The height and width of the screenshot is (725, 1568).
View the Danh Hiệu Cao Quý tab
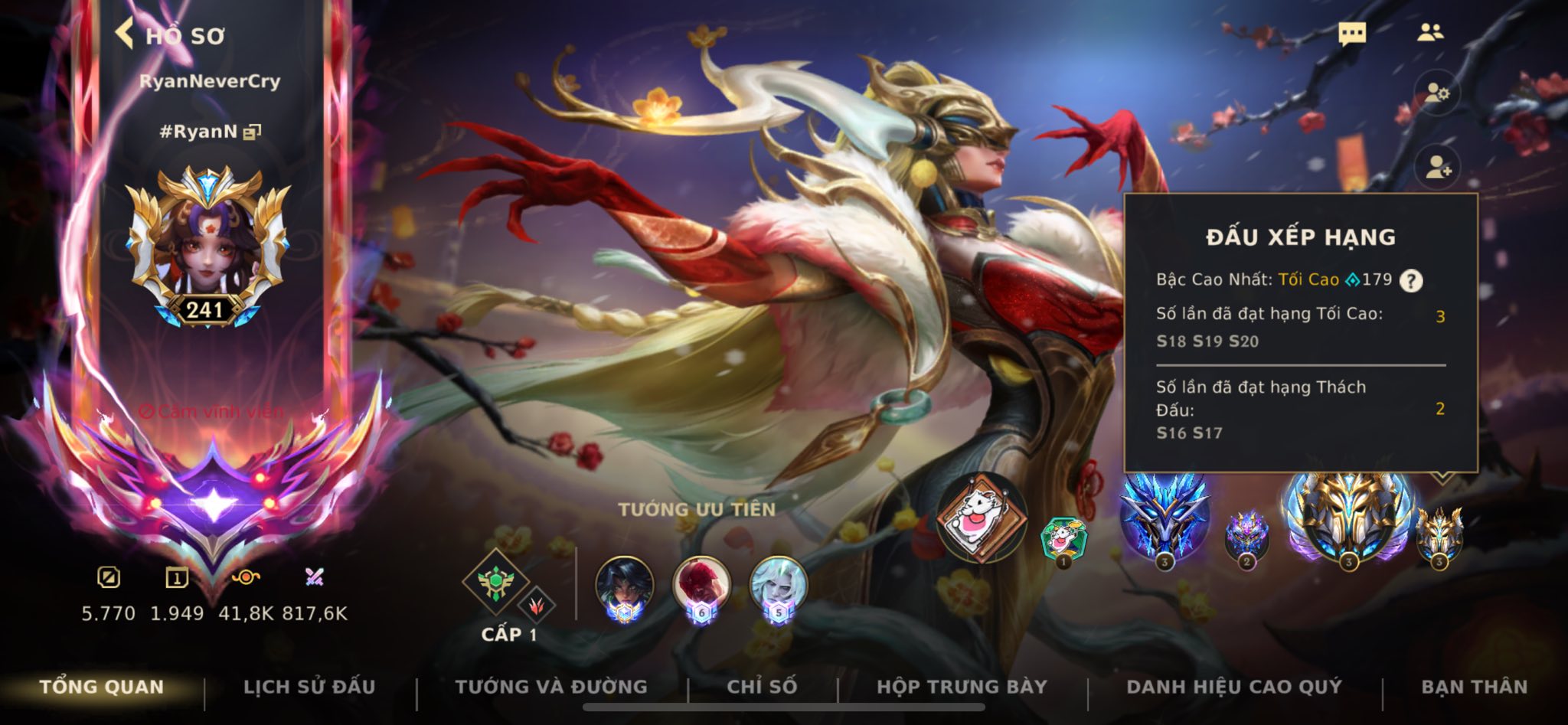[x=1234, y=687]
